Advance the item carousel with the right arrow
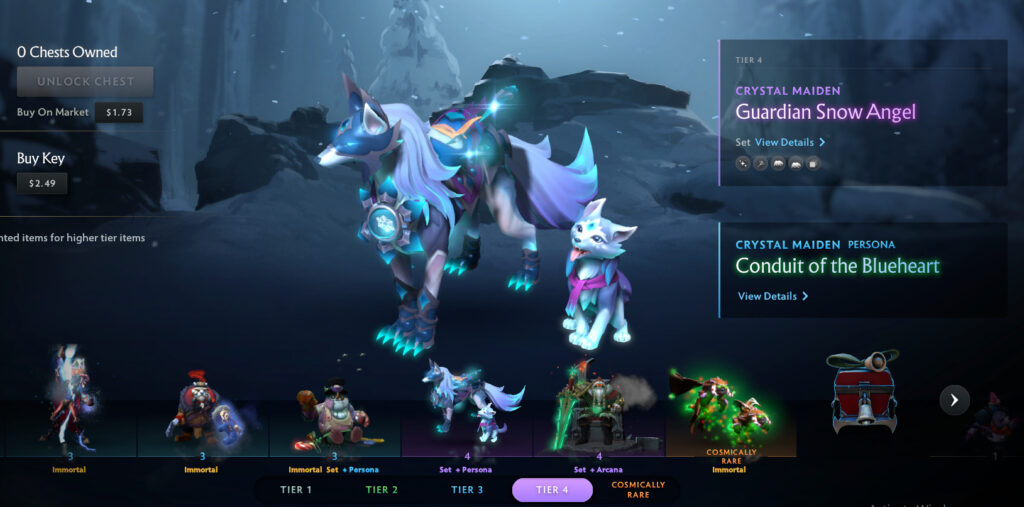This screenshot has width=1024, height=507. pyautogui.click(x=954, y=400)
